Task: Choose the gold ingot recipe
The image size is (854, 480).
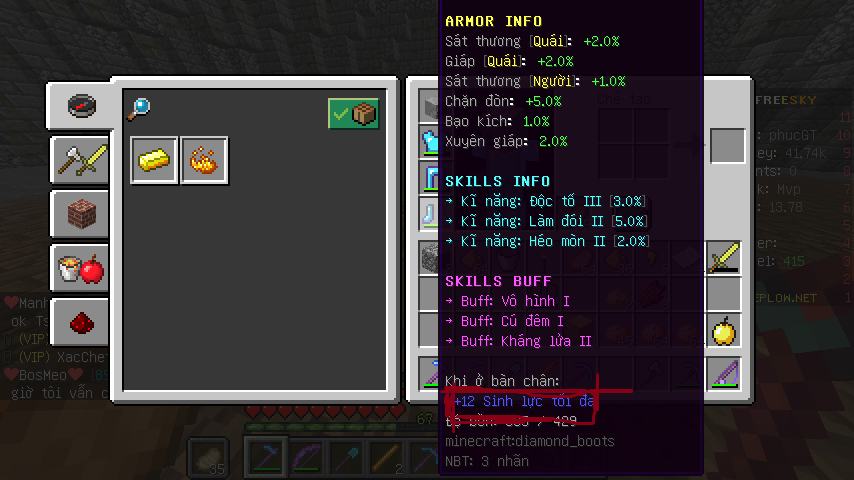Action: 154,161
